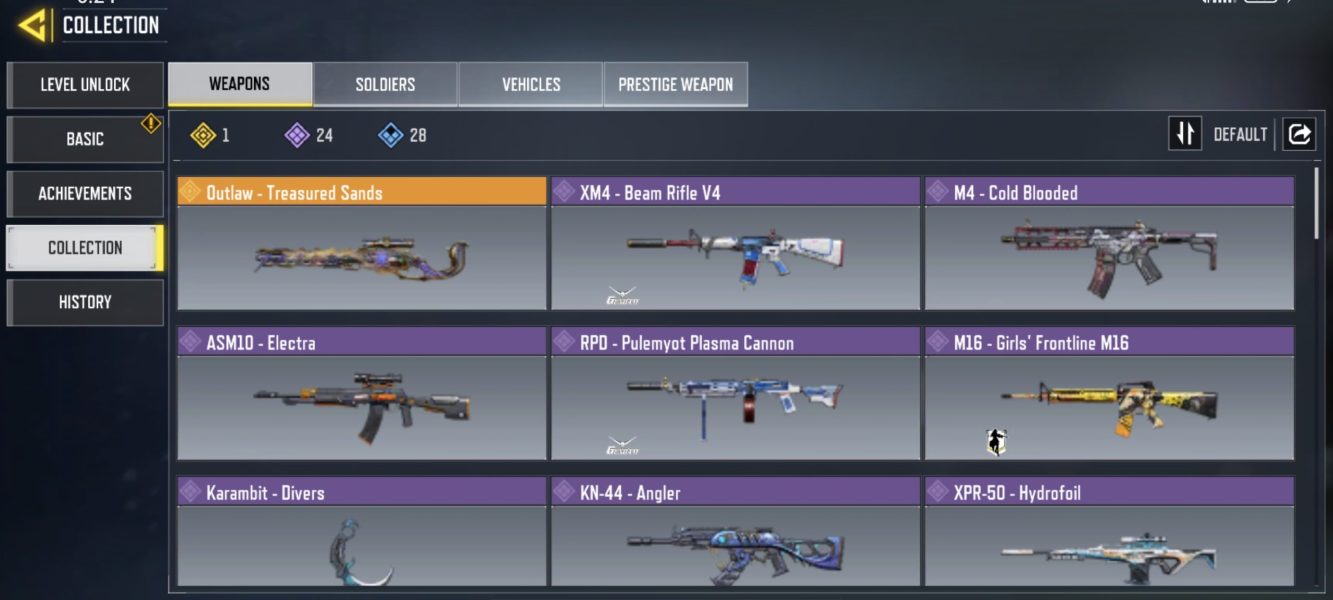Image resolution: width=1333 pixels, height=600 pixels.
Task: Choose the History menu entry
Action: point(85,302)
